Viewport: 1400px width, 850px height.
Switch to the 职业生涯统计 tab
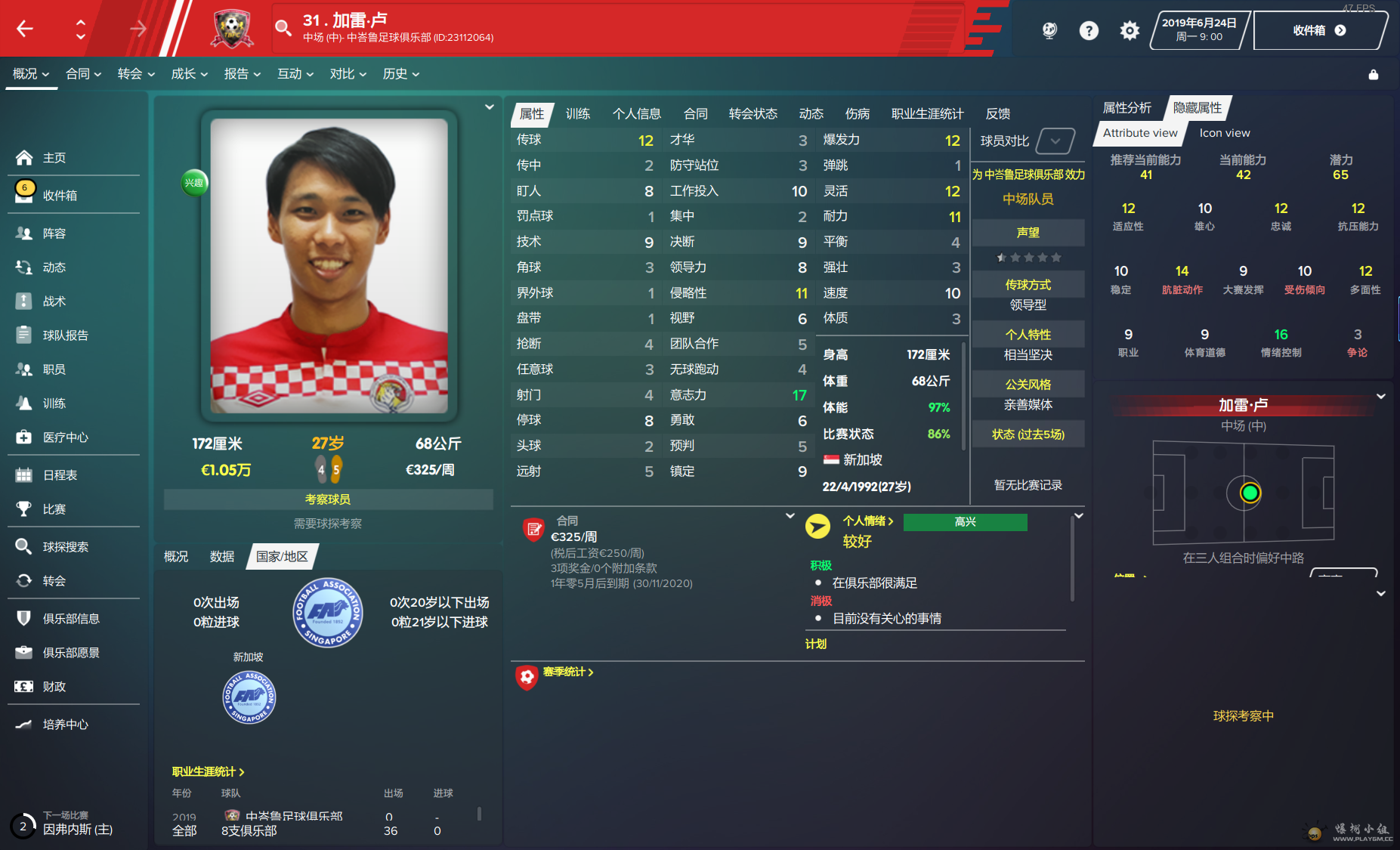pyautogui.click(x=927, y=114)
